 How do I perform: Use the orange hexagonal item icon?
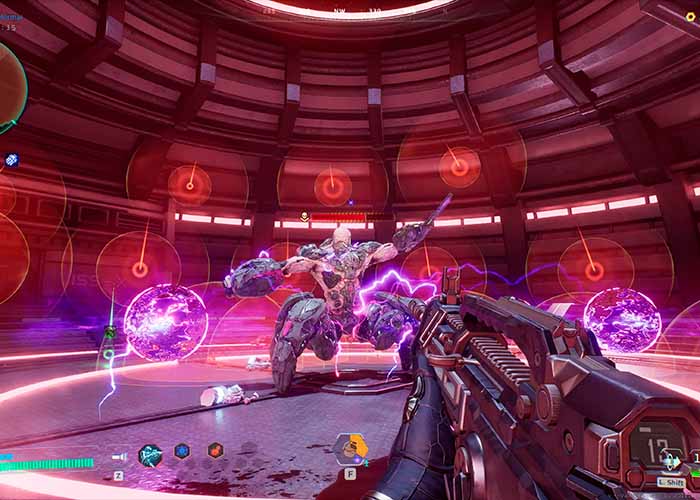click(351, 447)
